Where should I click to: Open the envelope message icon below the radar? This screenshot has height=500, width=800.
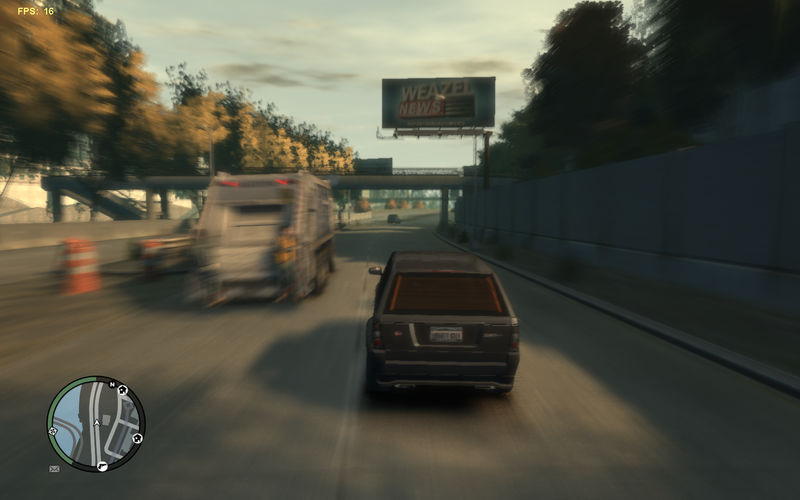tap(54, 468)
